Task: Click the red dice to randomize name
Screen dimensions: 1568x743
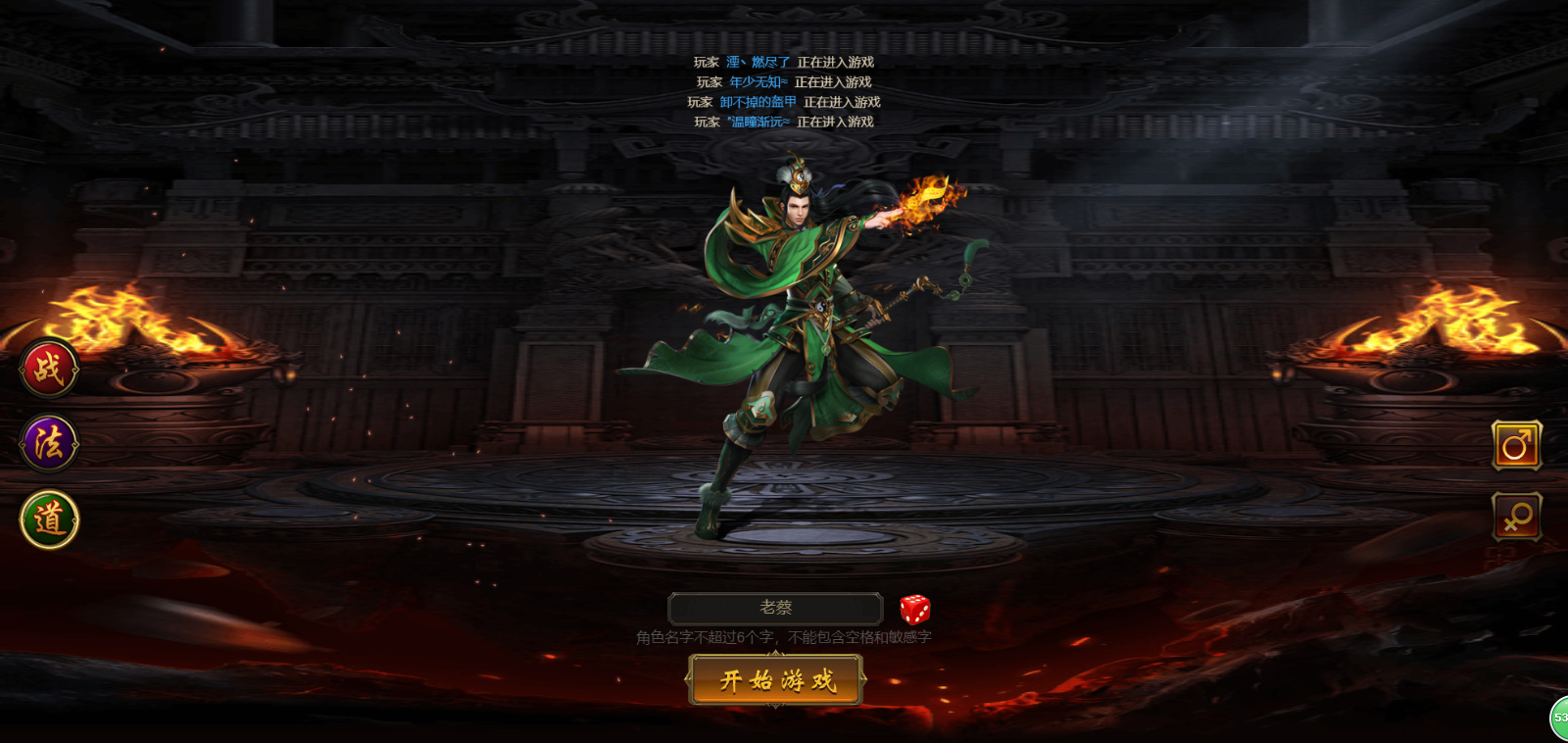Action: point(917,609)
